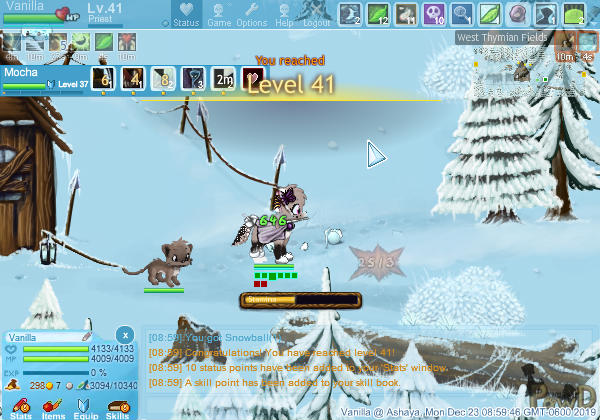Activate the pet skill on 2m cooldown

point(224,79)
